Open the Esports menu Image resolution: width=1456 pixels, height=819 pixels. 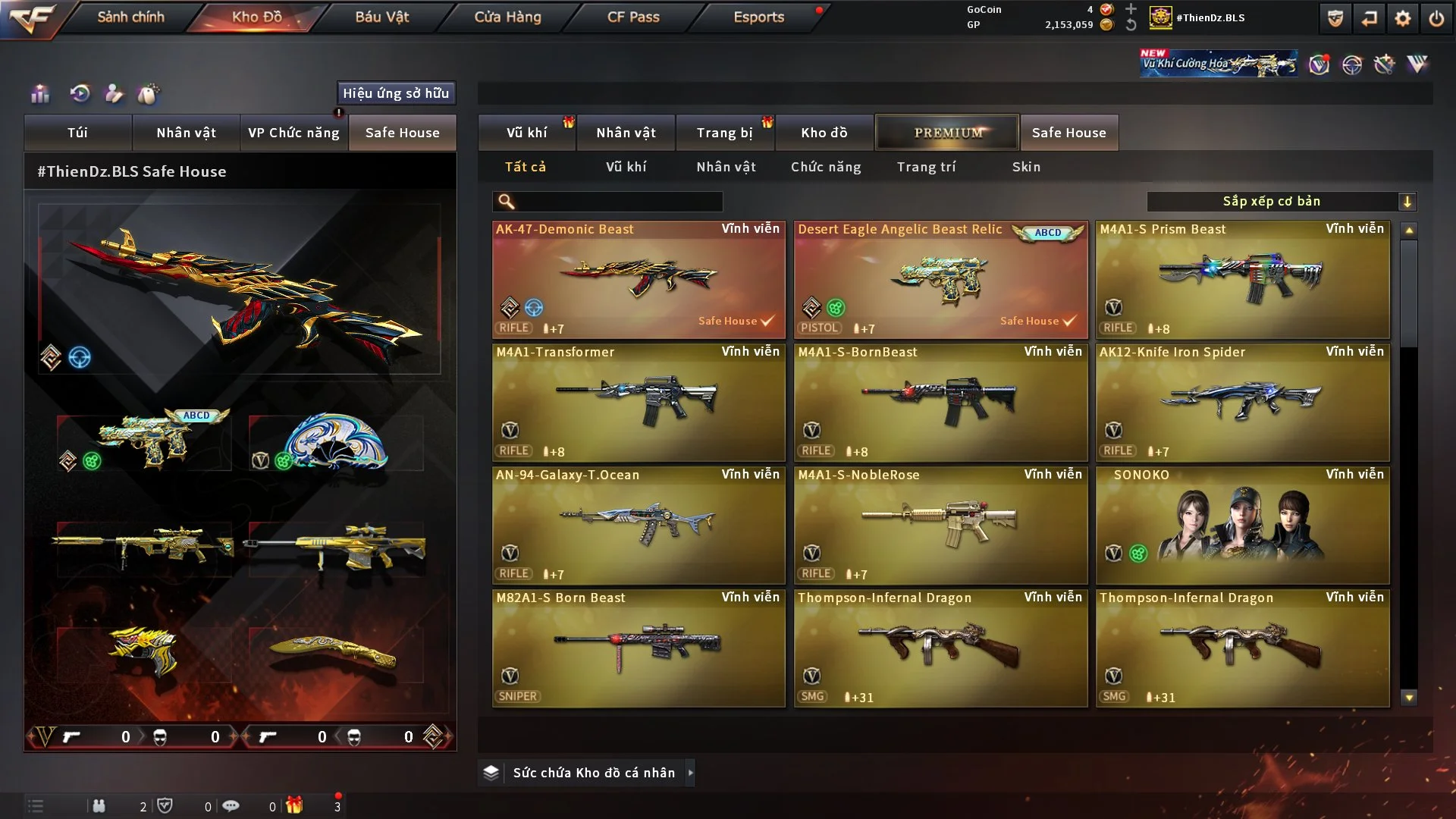(758, 17)
